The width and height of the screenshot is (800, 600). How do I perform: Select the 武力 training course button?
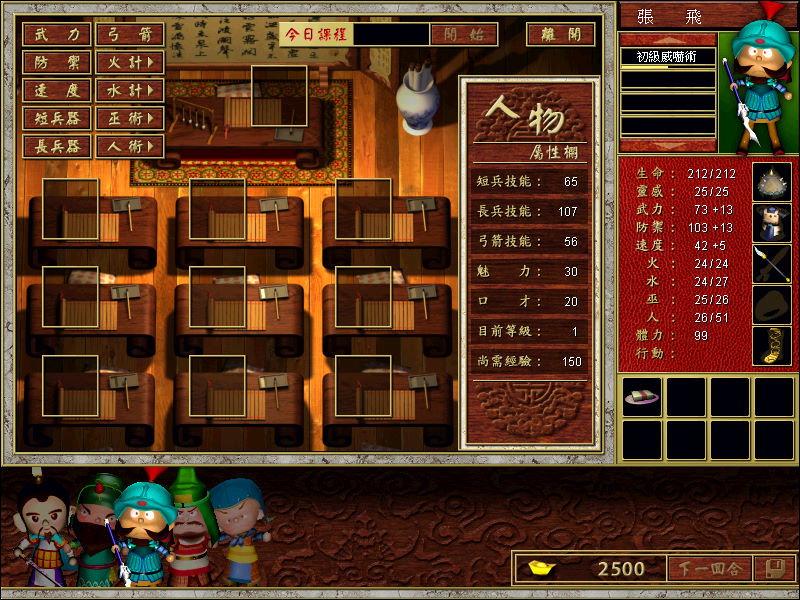coord(57,34)
